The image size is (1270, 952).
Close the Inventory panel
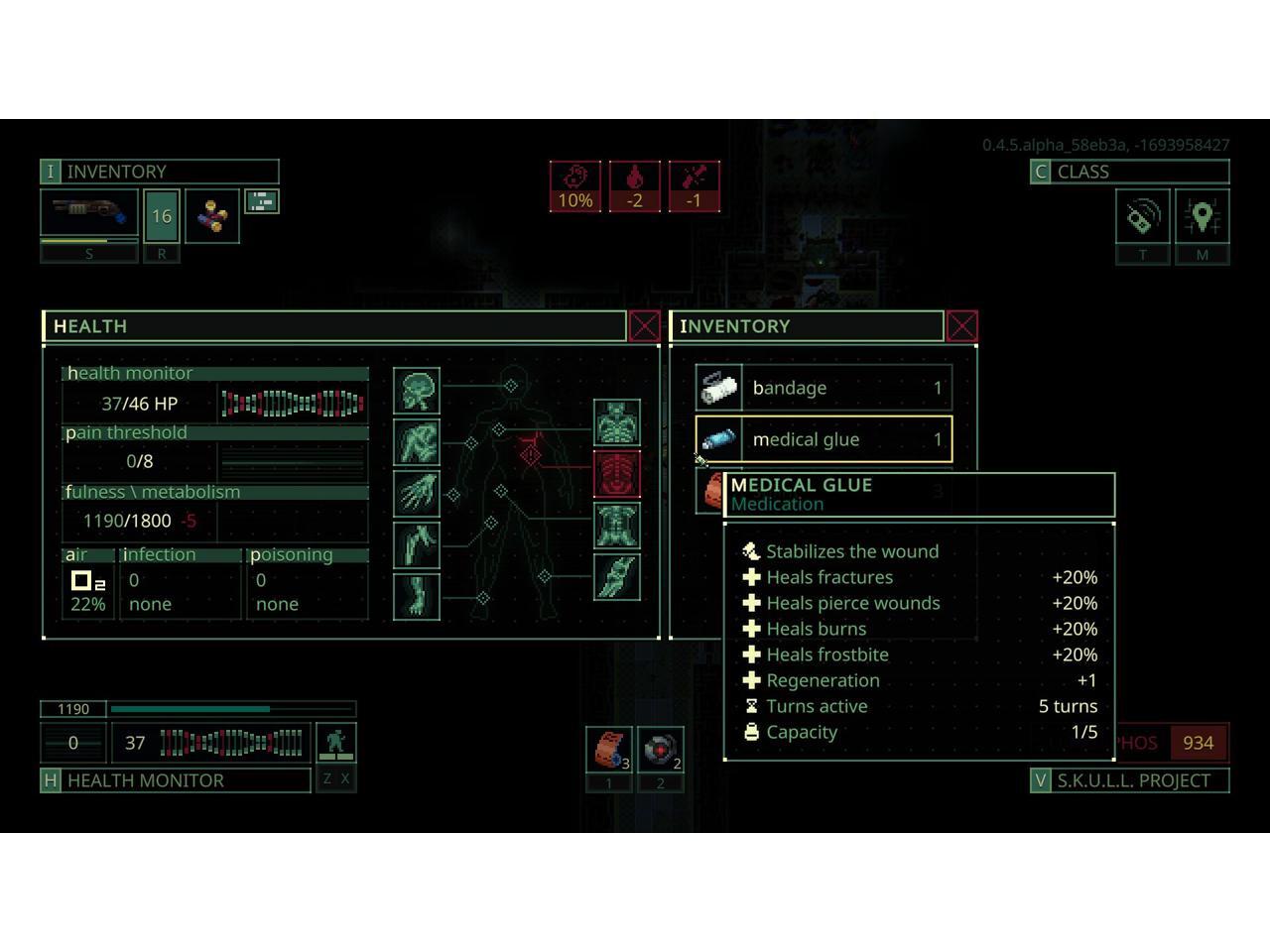point(961,326)
